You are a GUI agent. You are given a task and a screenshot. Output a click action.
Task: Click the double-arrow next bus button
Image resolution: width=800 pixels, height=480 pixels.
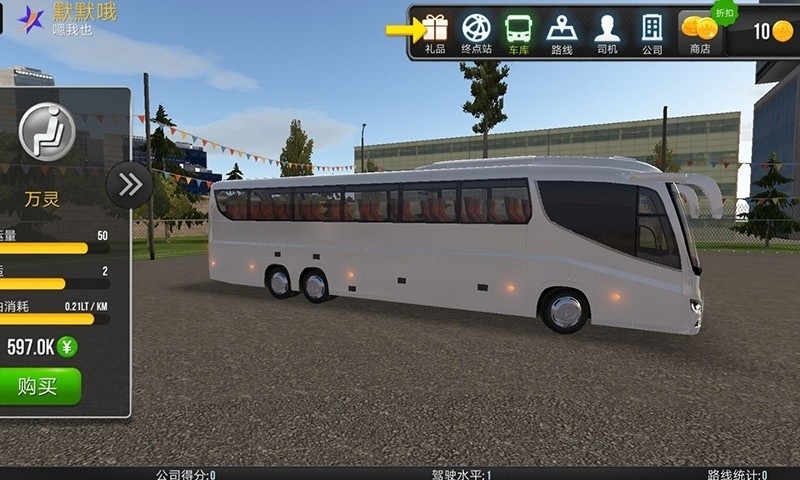129,184
